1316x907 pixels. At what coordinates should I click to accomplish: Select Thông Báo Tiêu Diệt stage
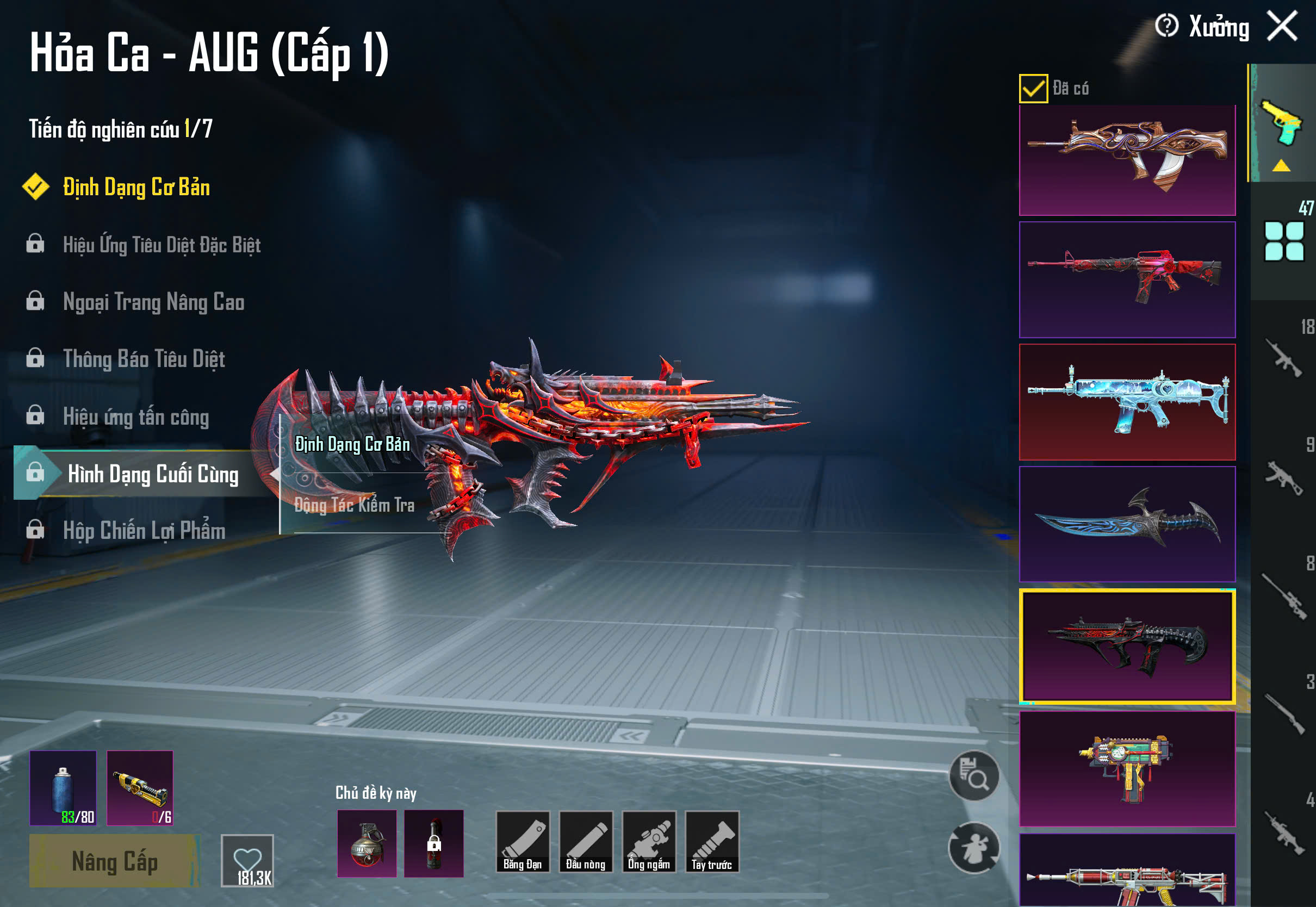point(144,359)
